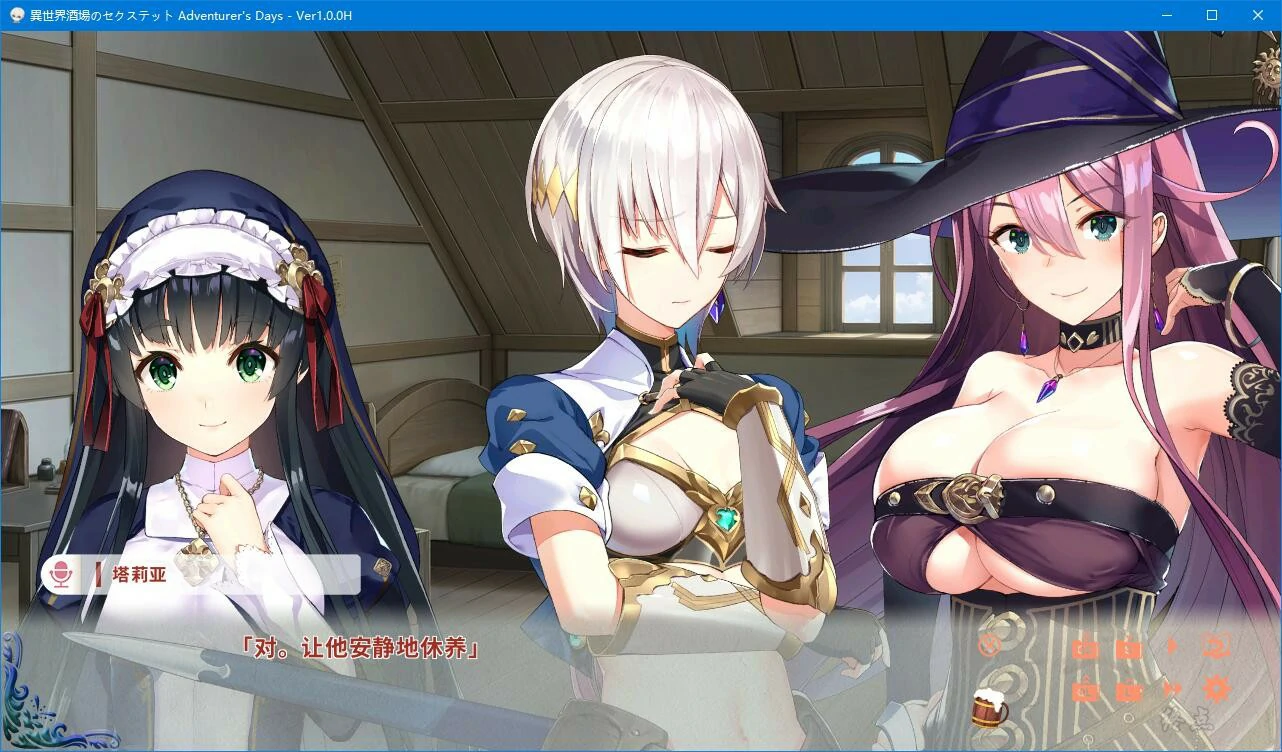The height and width of the screenshot is (752, 1282).
Task: Click the beer mug icon
Action: click(x=989, y=712)
